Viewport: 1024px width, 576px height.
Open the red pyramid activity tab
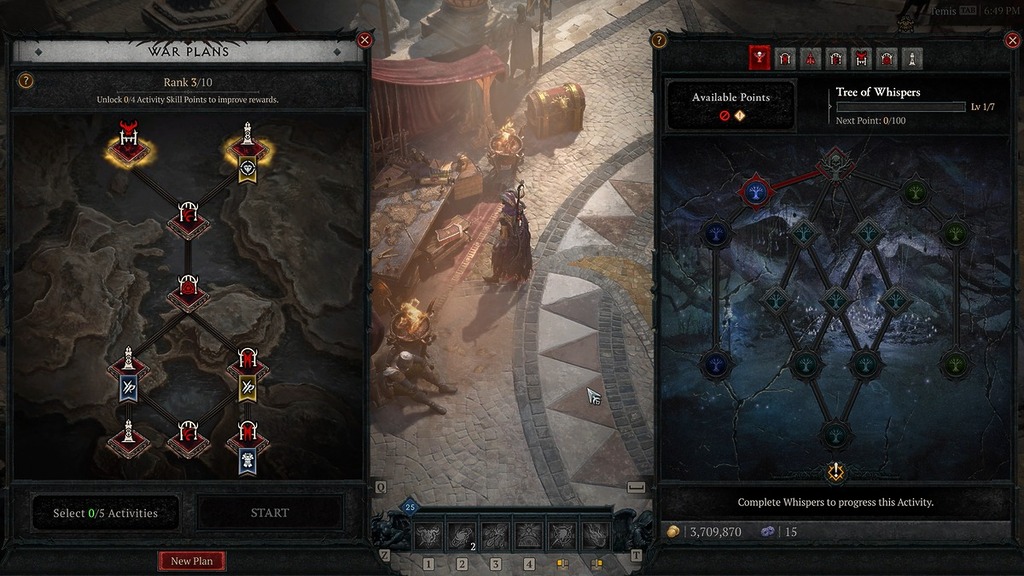click(x=810, y=58)
